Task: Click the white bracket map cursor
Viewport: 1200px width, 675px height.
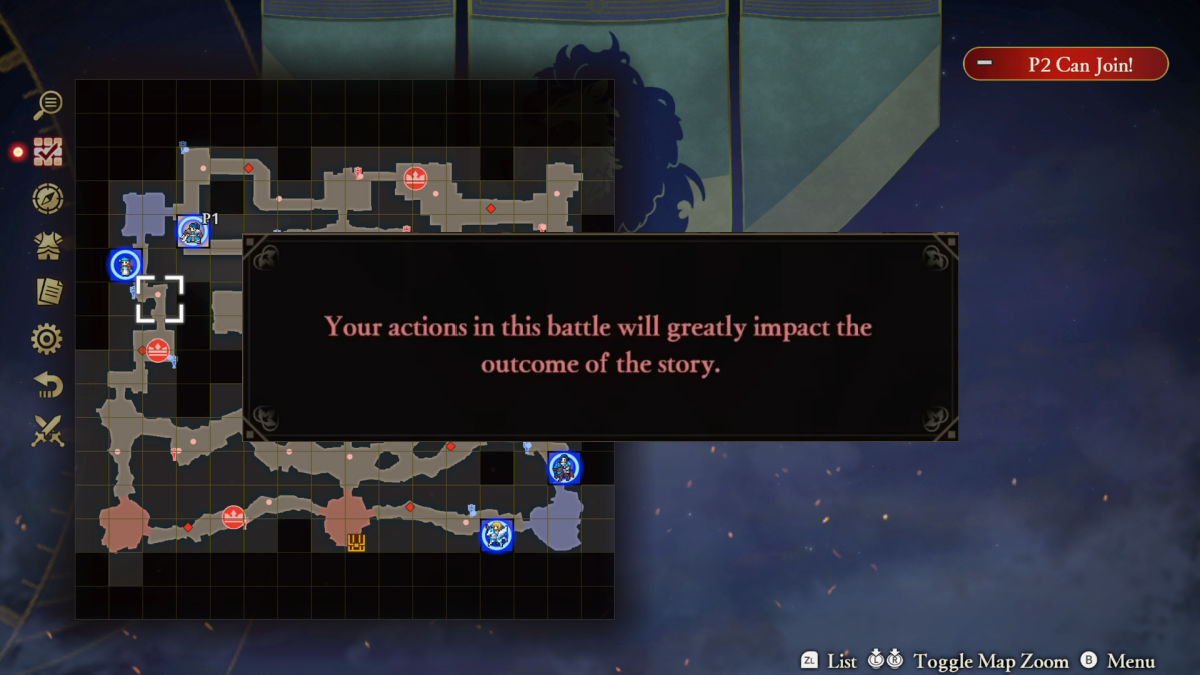Action: click(x=160, y=299)
